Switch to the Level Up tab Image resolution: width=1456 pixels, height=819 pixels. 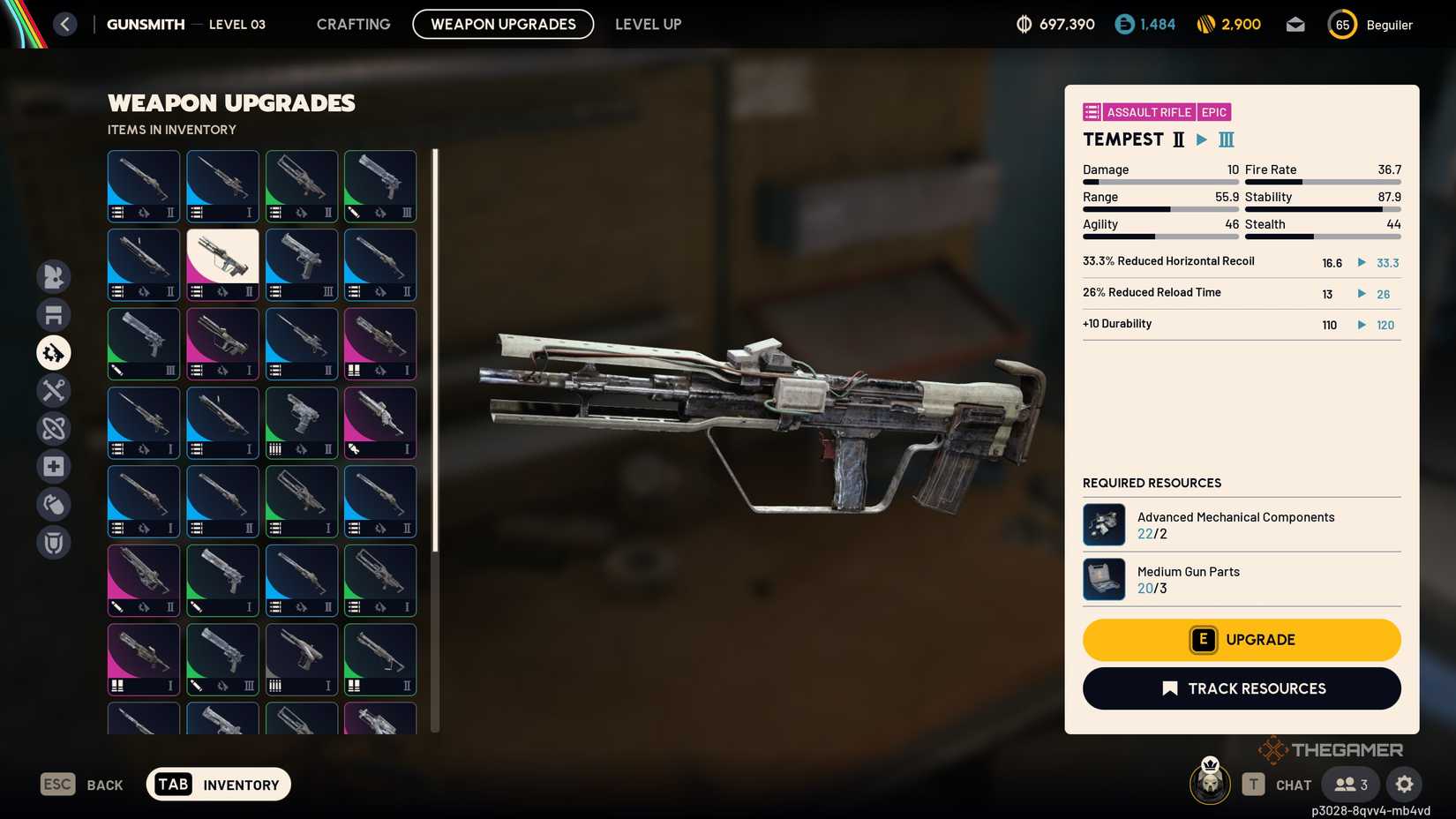click(x=648, y=24)
